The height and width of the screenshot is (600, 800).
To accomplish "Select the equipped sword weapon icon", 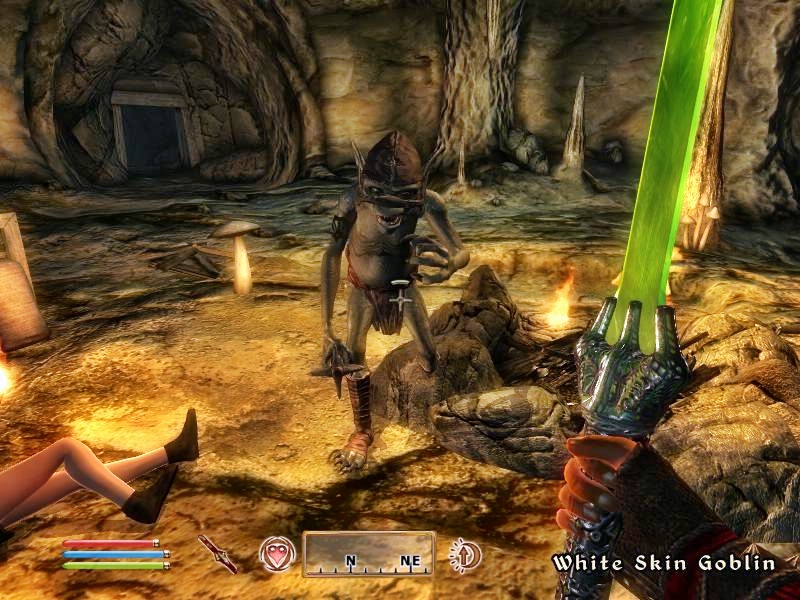I will coord(216,553).
